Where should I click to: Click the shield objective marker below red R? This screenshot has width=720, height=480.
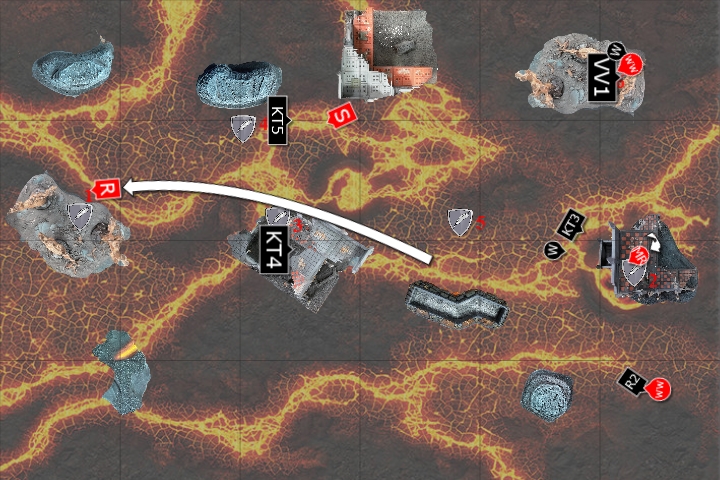click(78, 214)
